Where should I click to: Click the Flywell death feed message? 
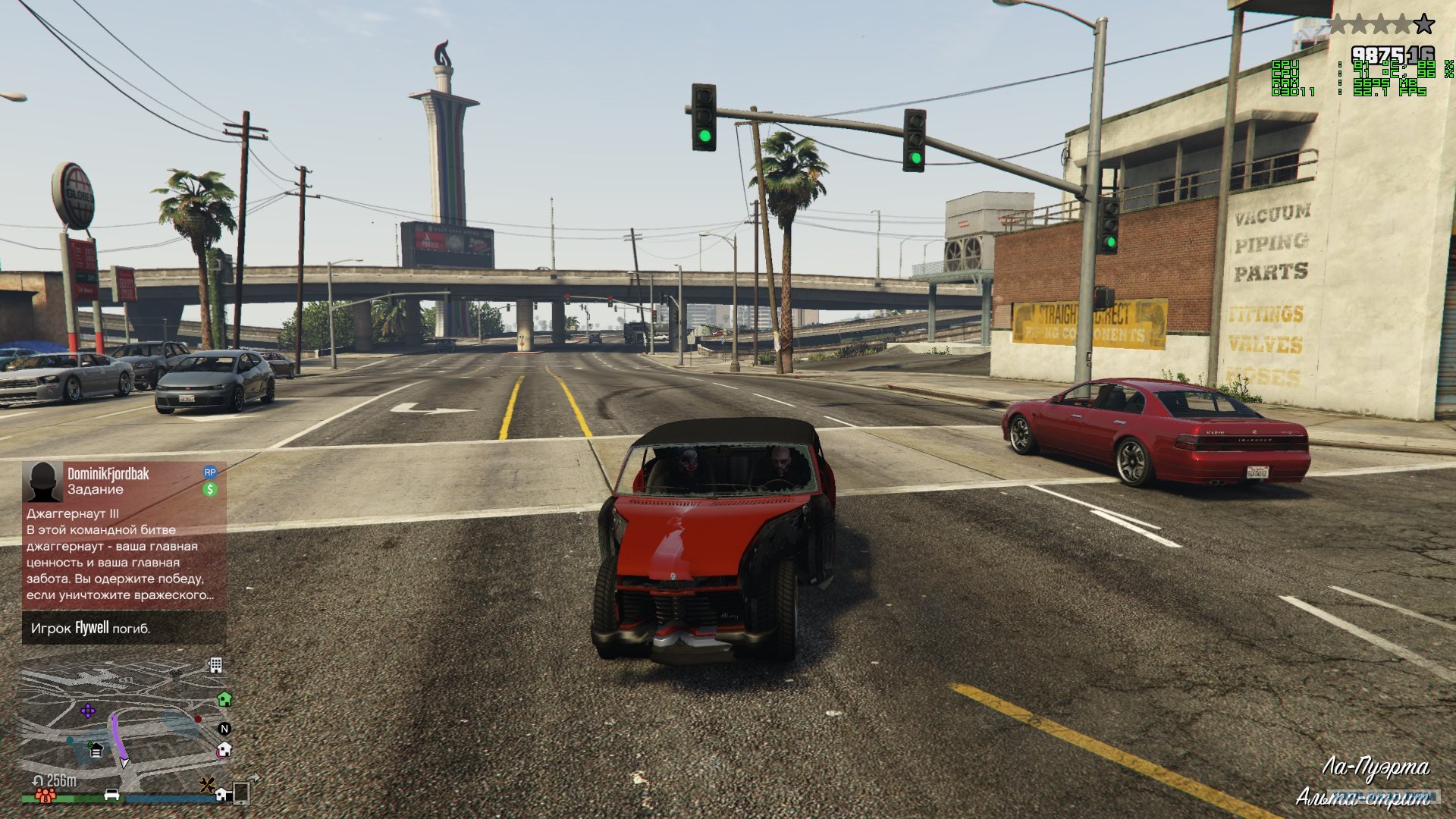[x=91, y=628]
